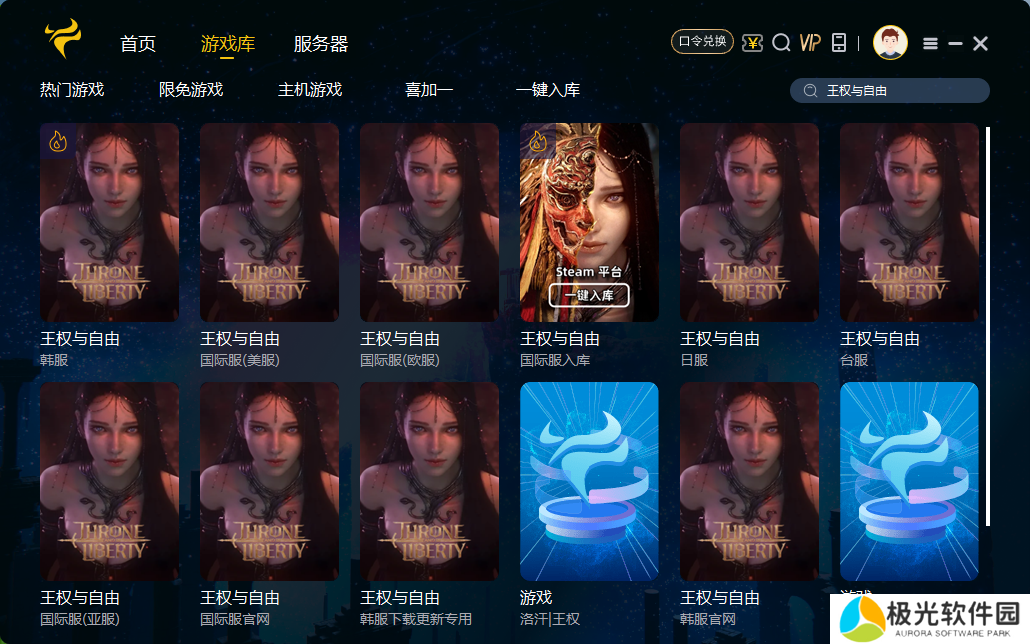This screenshot has width=1030, height=644.
Task: Switch to the 喜加一 category
Action: tap(429, 90)
